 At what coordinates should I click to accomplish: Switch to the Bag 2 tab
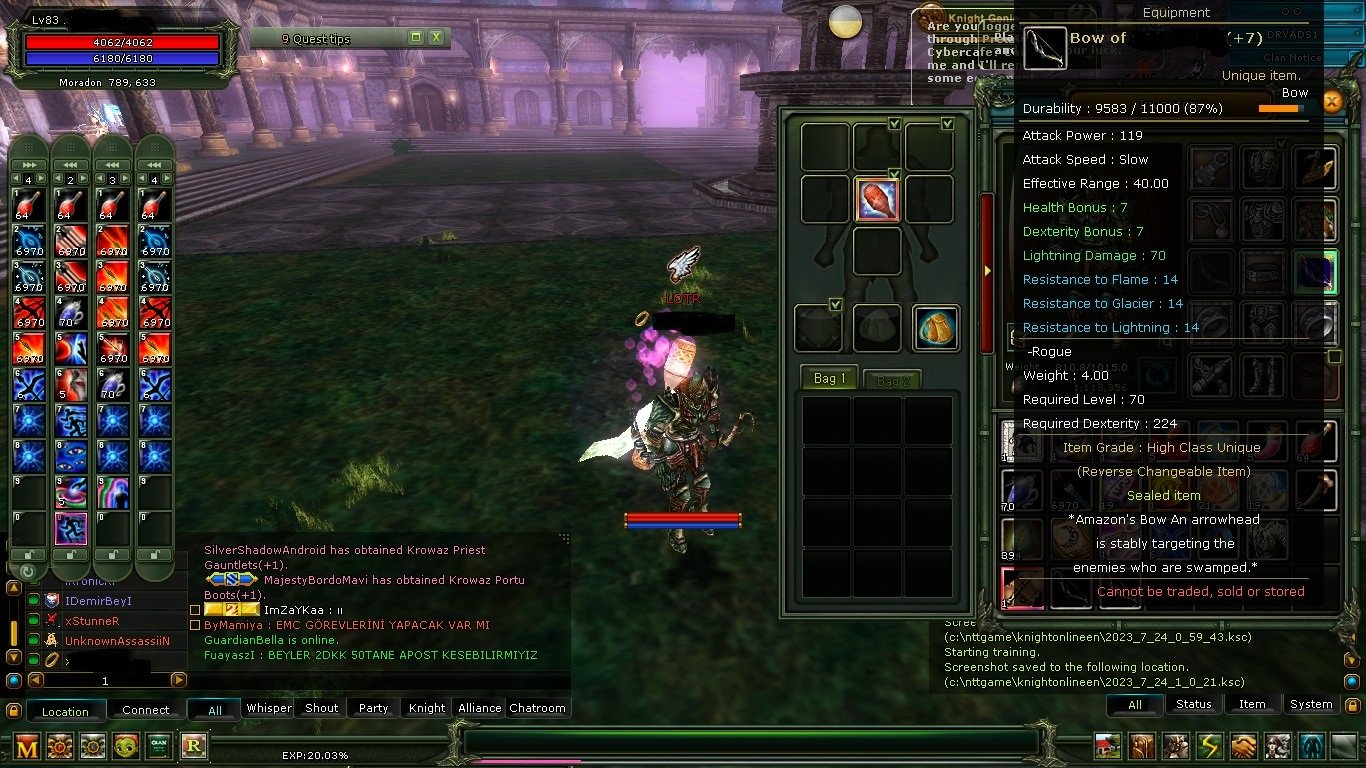click(891, 378)
